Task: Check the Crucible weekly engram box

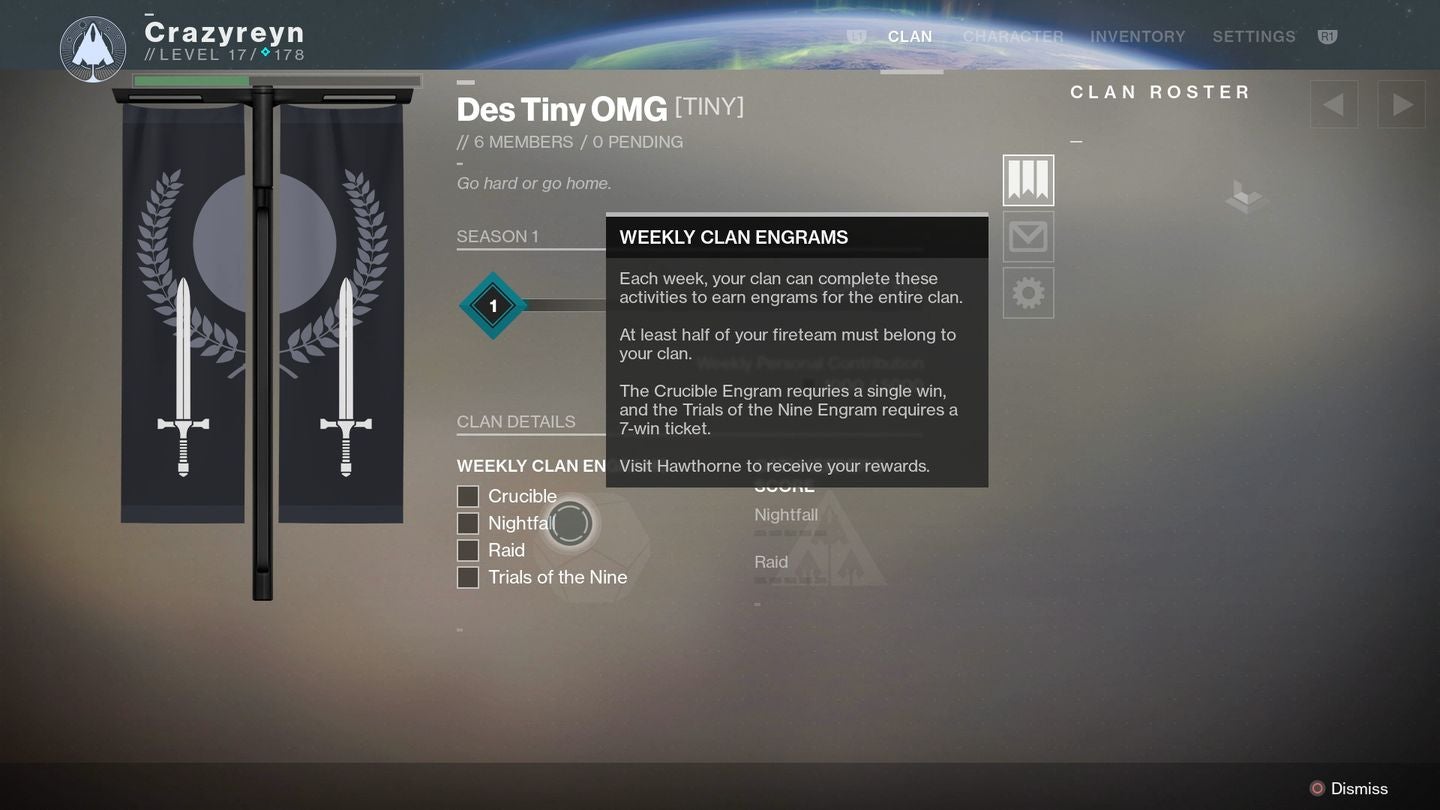Action: click(467, 496)
